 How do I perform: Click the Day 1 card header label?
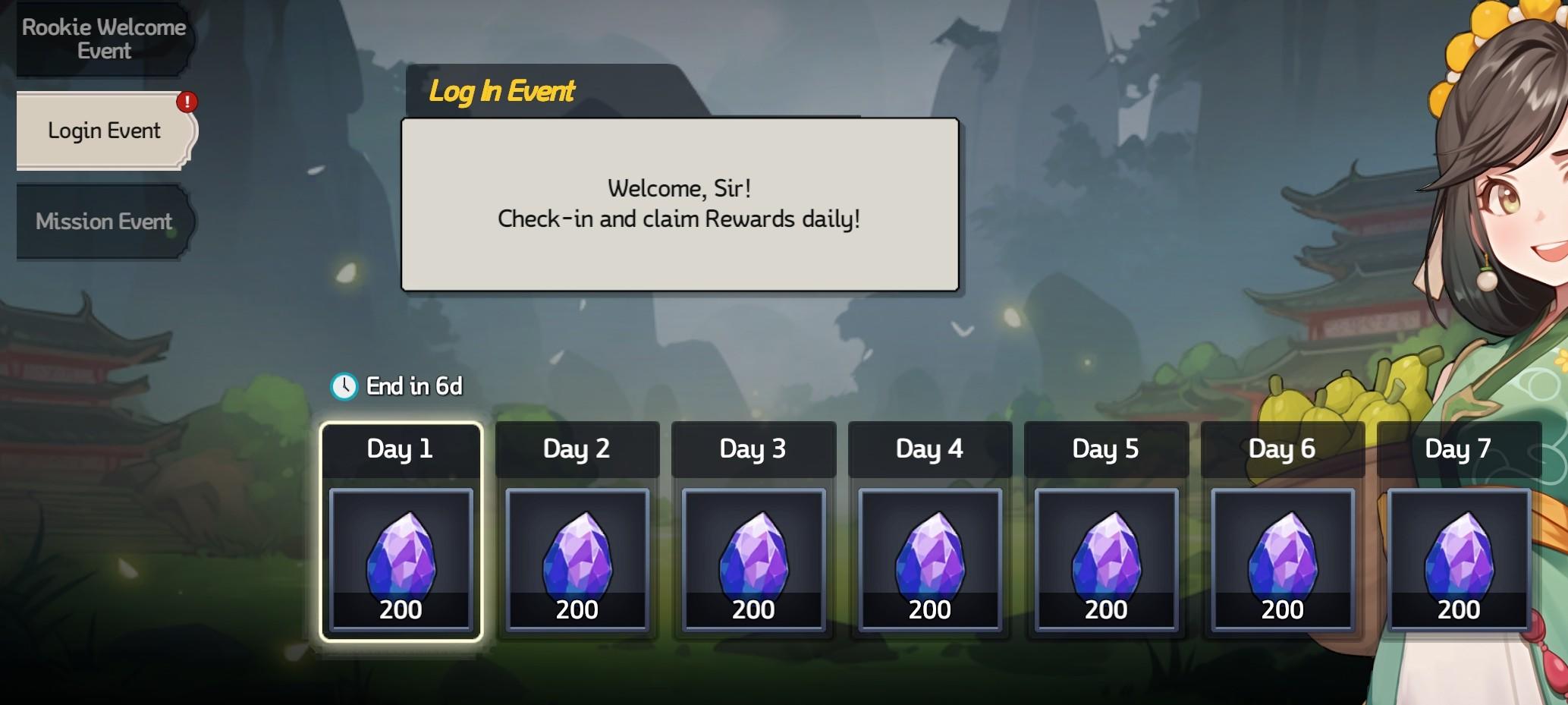tap(401, 448)
